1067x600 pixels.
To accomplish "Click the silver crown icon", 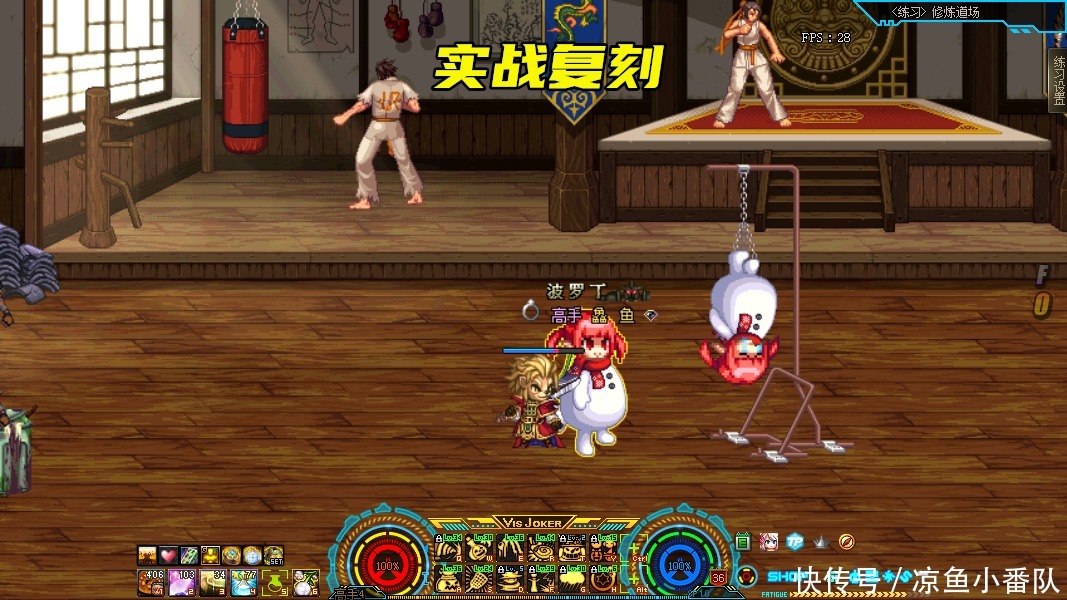I will [x=820, y=542].
